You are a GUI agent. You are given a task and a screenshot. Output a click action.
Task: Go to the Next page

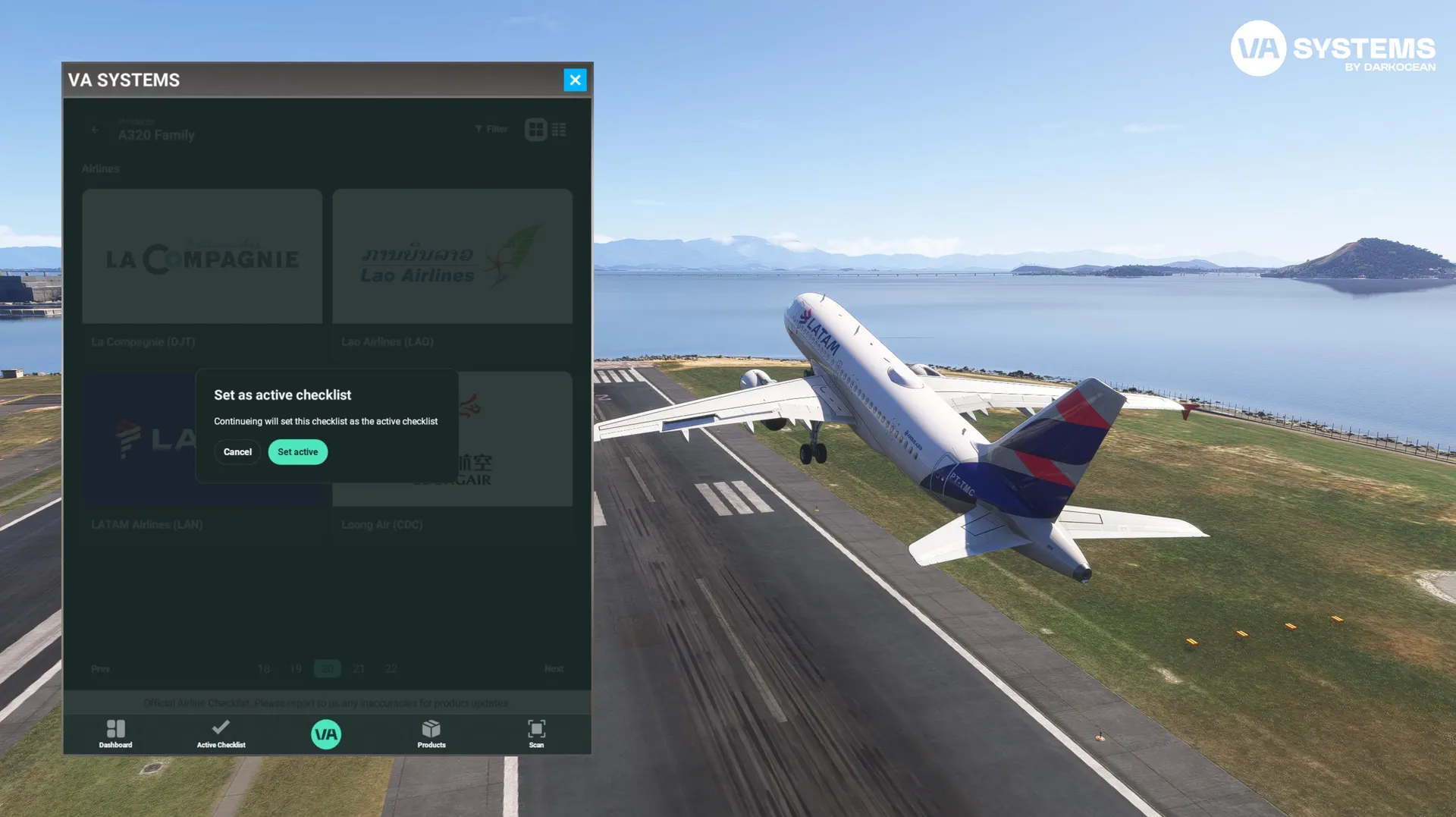pos(554,668)
